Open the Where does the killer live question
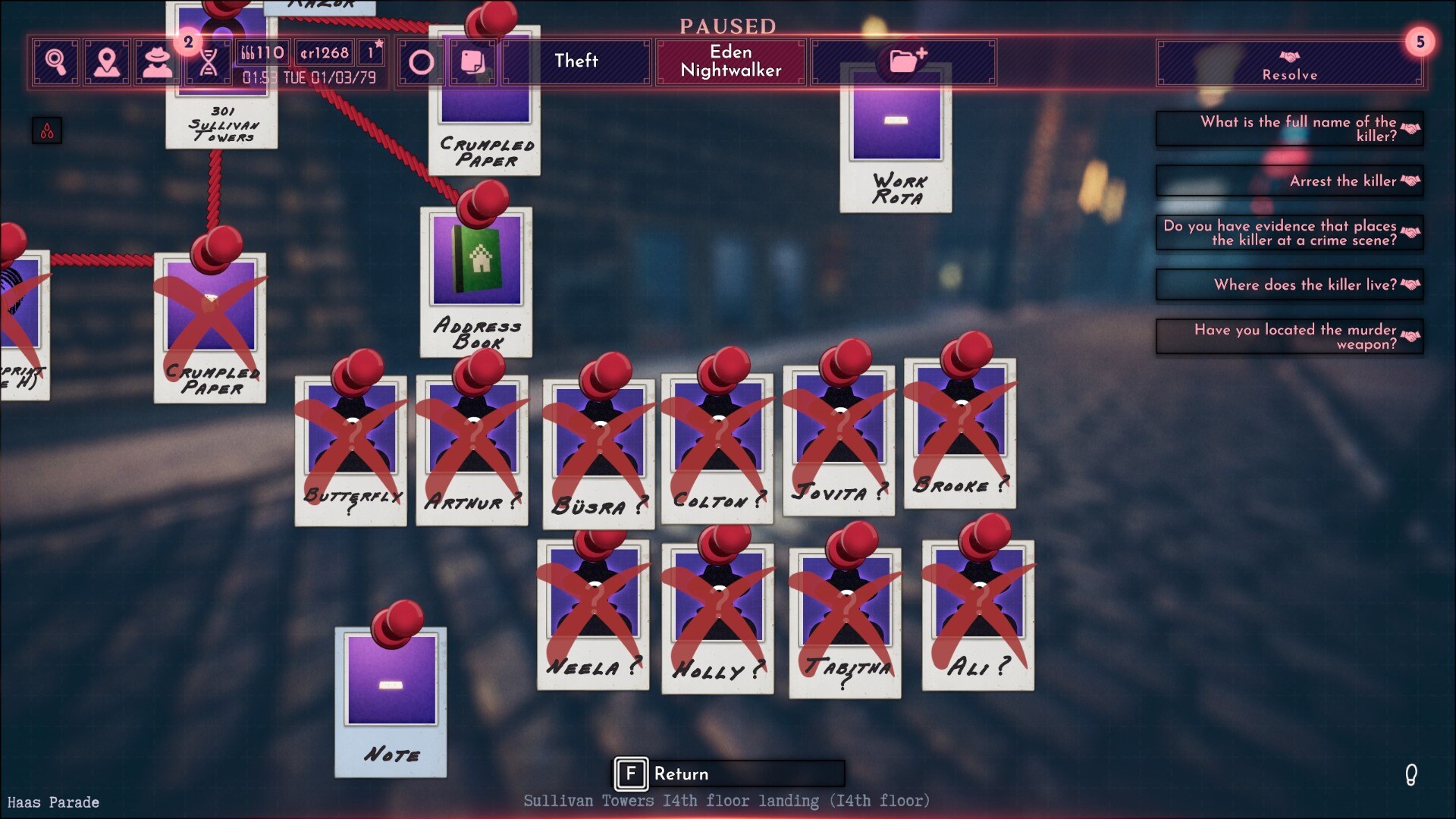 click(x=1289, y=285)
